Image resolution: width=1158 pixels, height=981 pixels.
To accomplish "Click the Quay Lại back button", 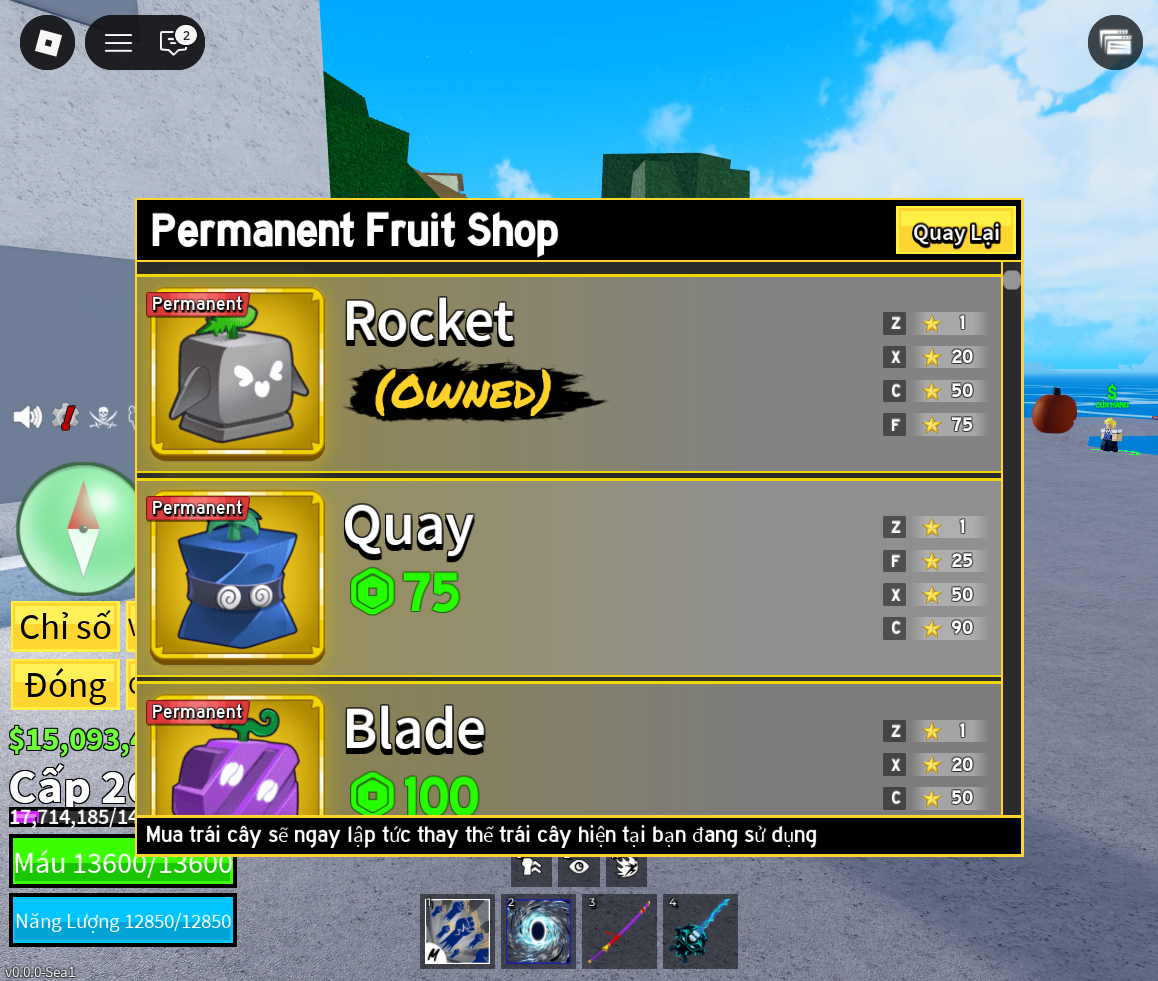I will (x=955, y=231).
